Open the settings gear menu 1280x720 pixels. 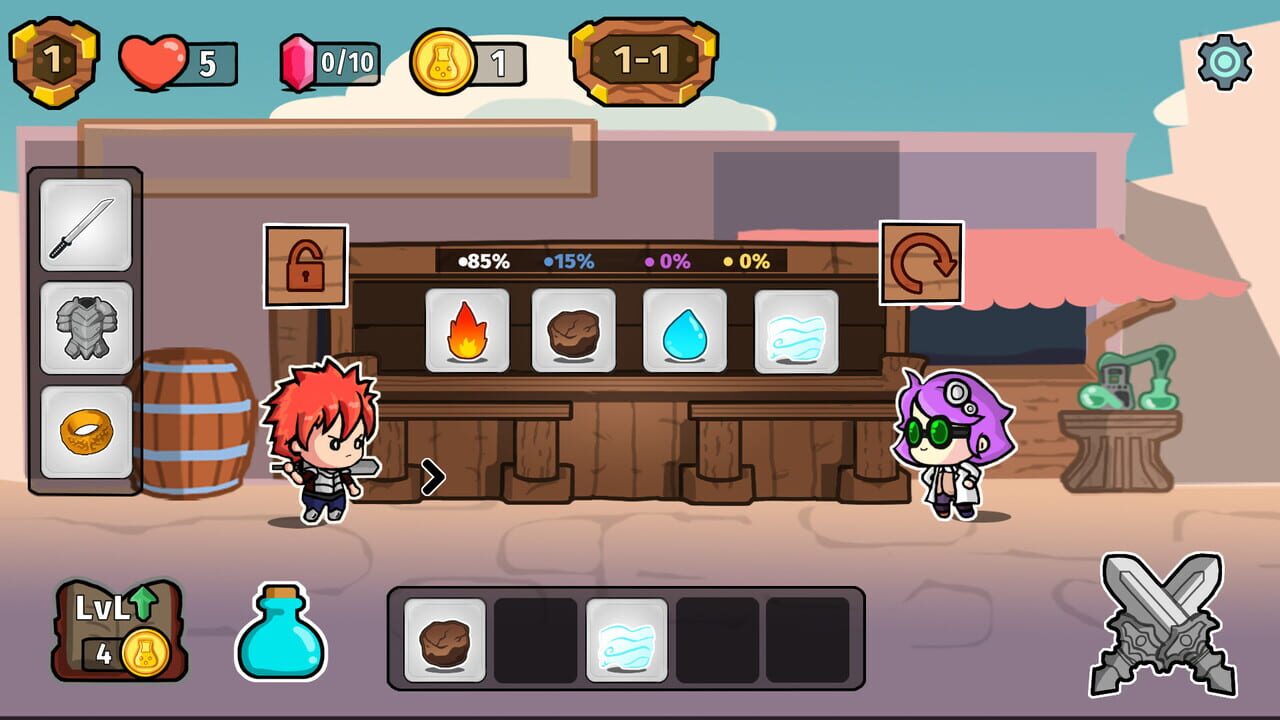coord(1222,61)
